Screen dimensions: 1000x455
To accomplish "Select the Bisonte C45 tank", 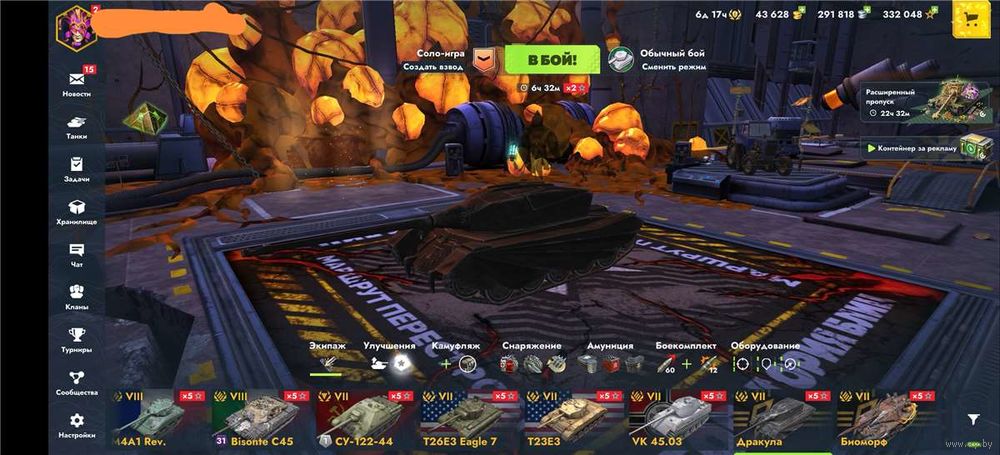I will pos(260,418).
